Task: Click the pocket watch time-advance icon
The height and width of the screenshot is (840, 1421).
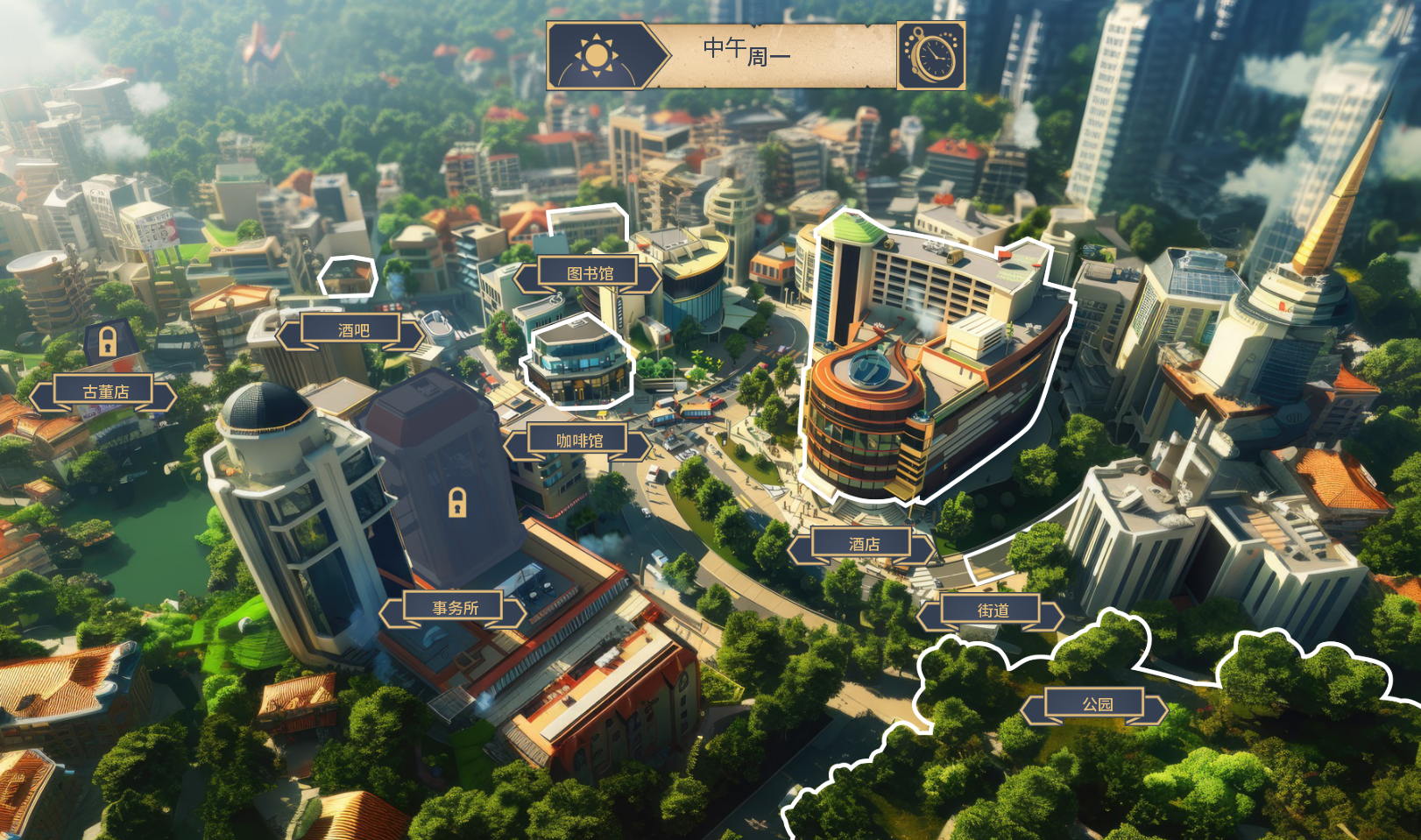Action: [x=931, y=56]
